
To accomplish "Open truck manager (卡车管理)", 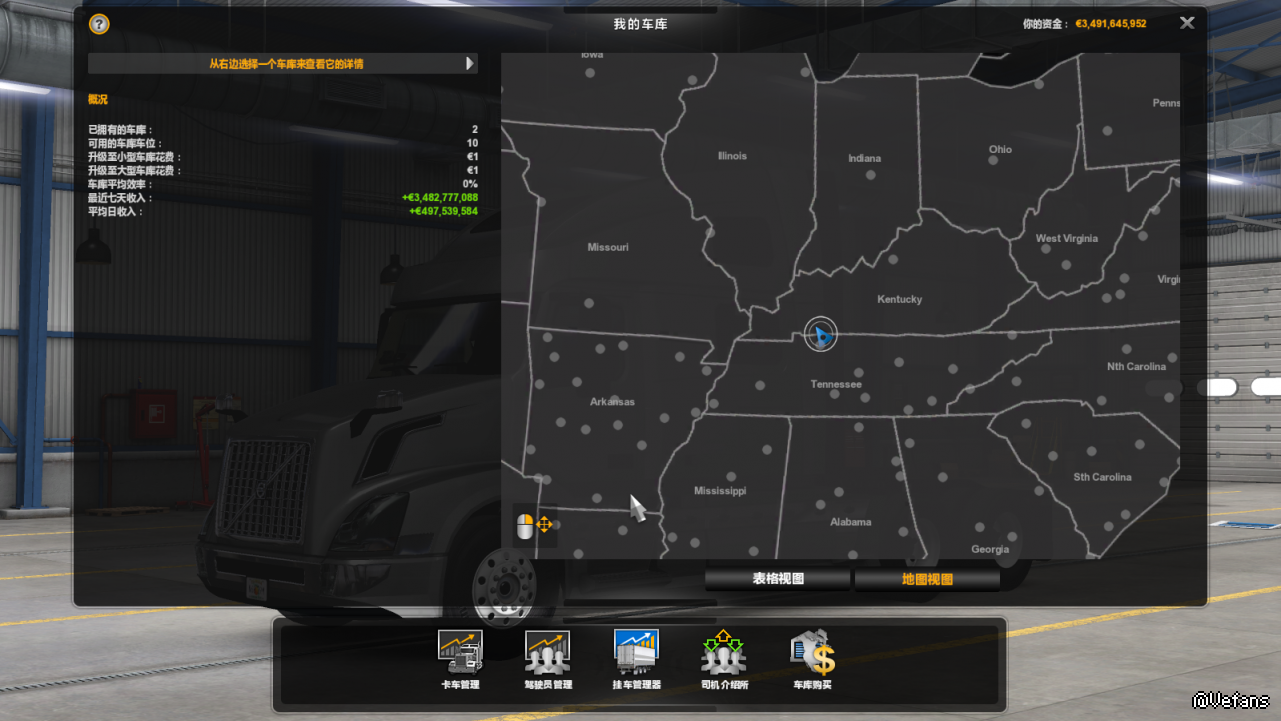I will 460,658.
